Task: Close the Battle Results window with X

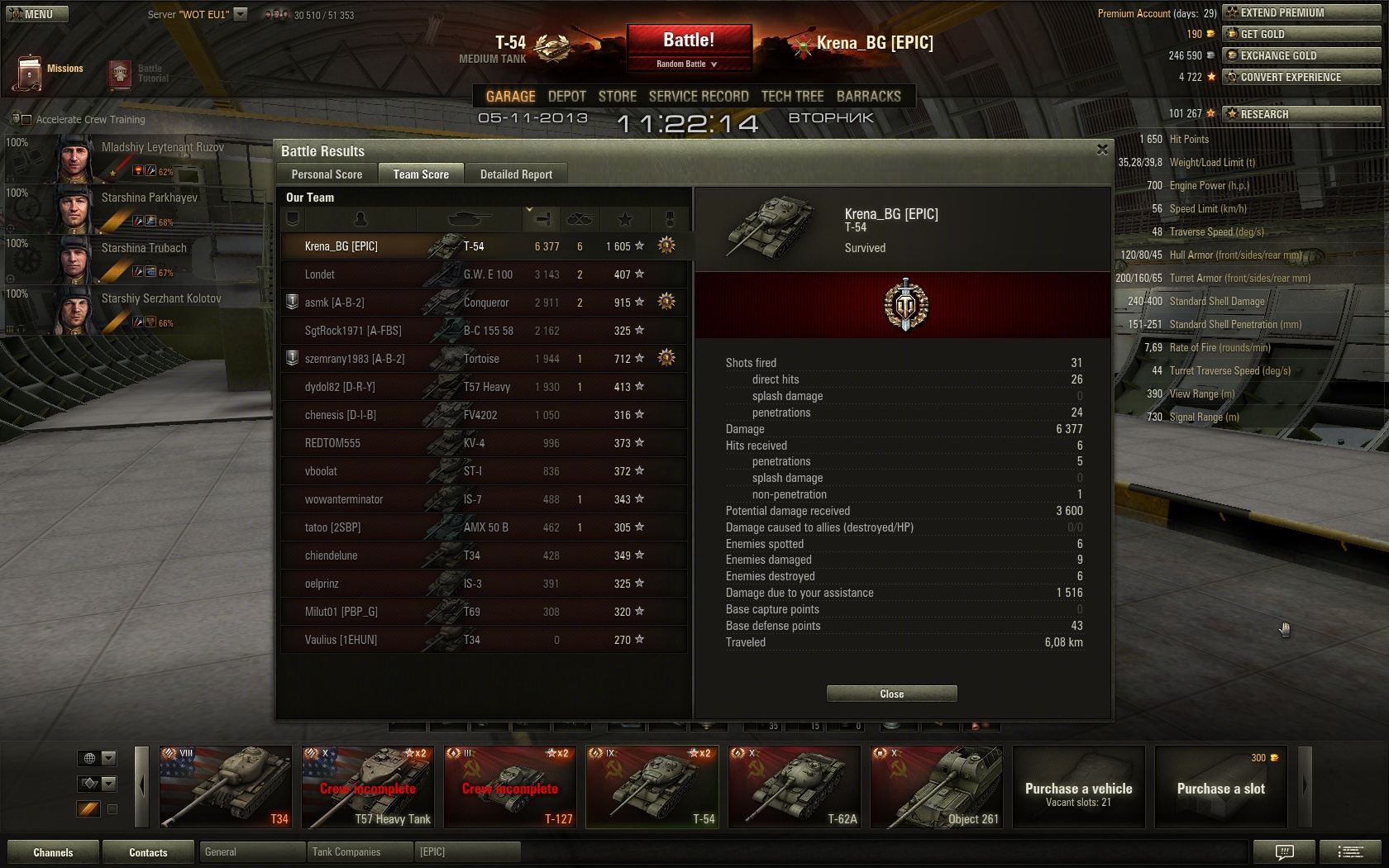Action: pyautogui.click(x=1102, y=150)
